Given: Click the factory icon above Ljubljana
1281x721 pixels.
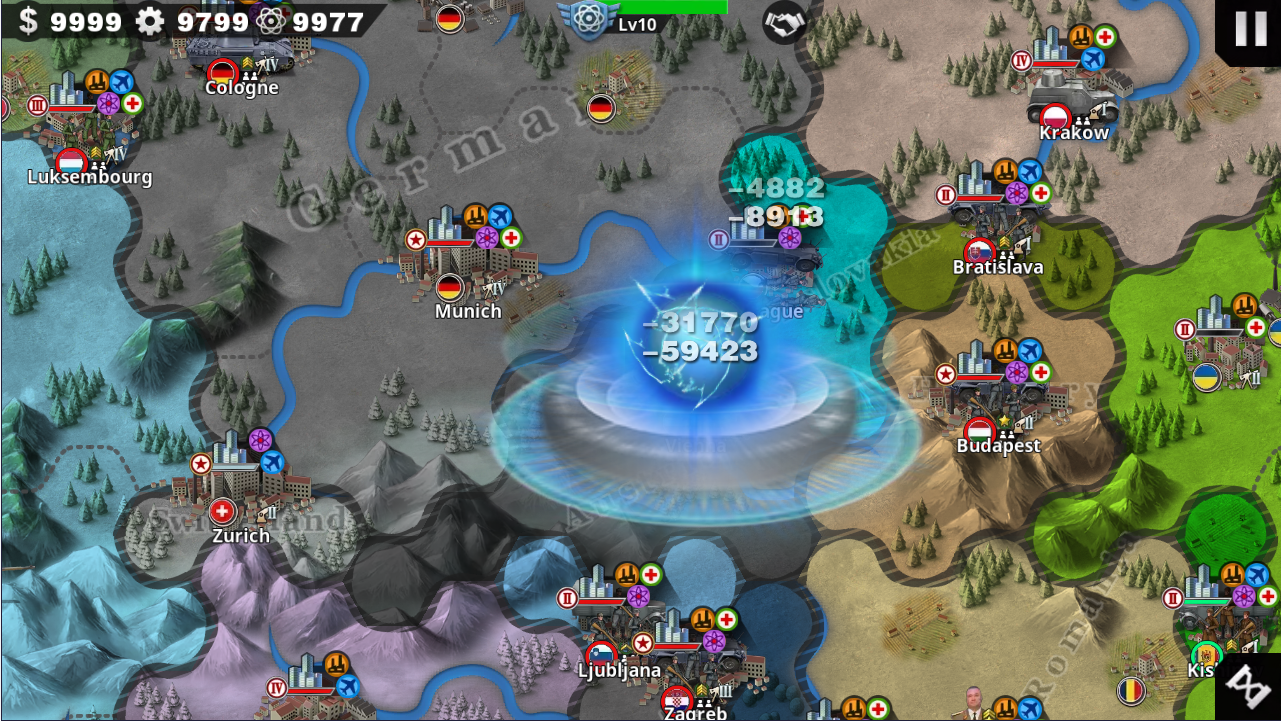Looking at the screenshot, I should (x=627, y=574).
